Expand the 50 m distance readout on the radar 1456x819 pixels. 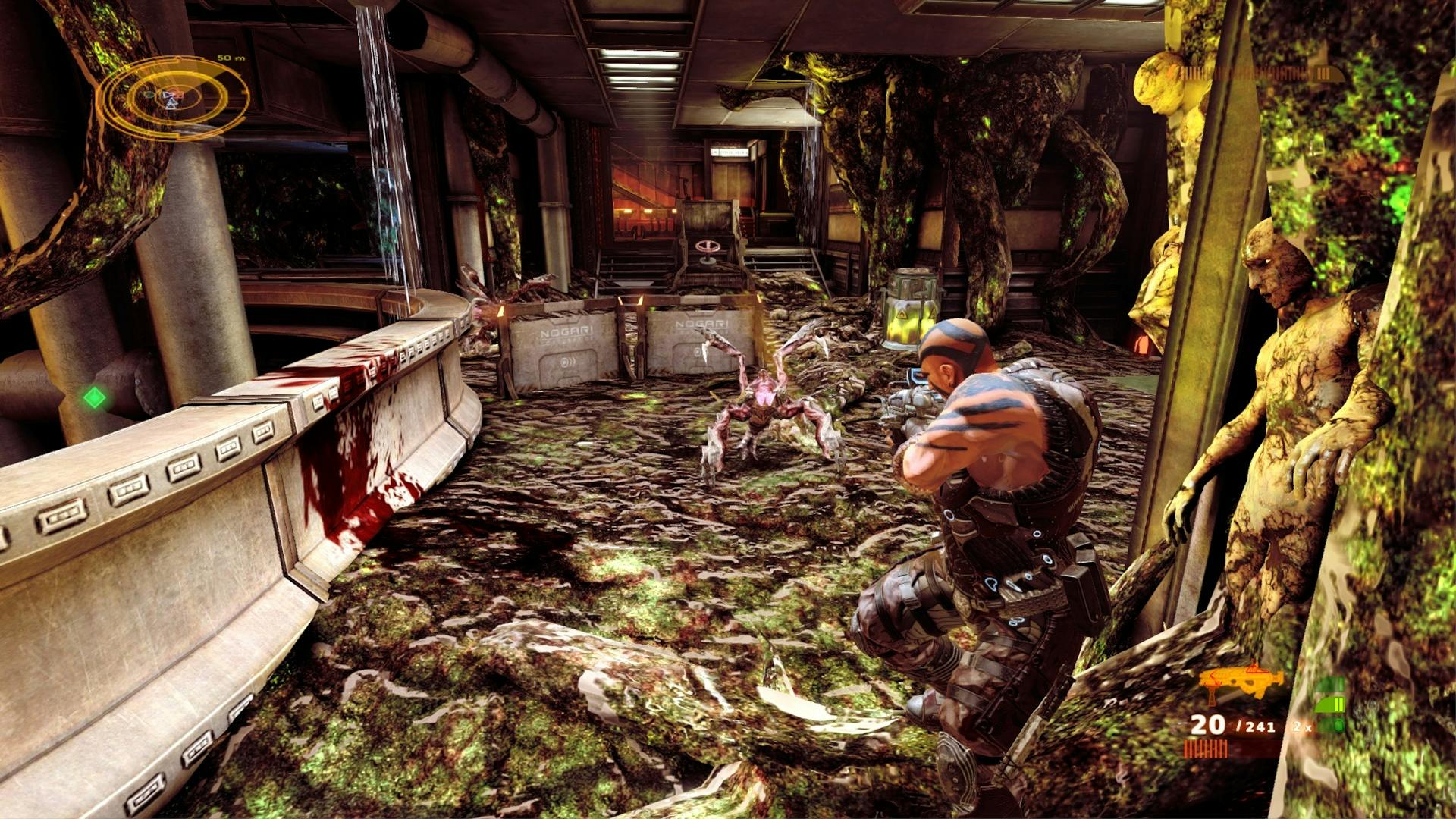(x=229, y=57)
